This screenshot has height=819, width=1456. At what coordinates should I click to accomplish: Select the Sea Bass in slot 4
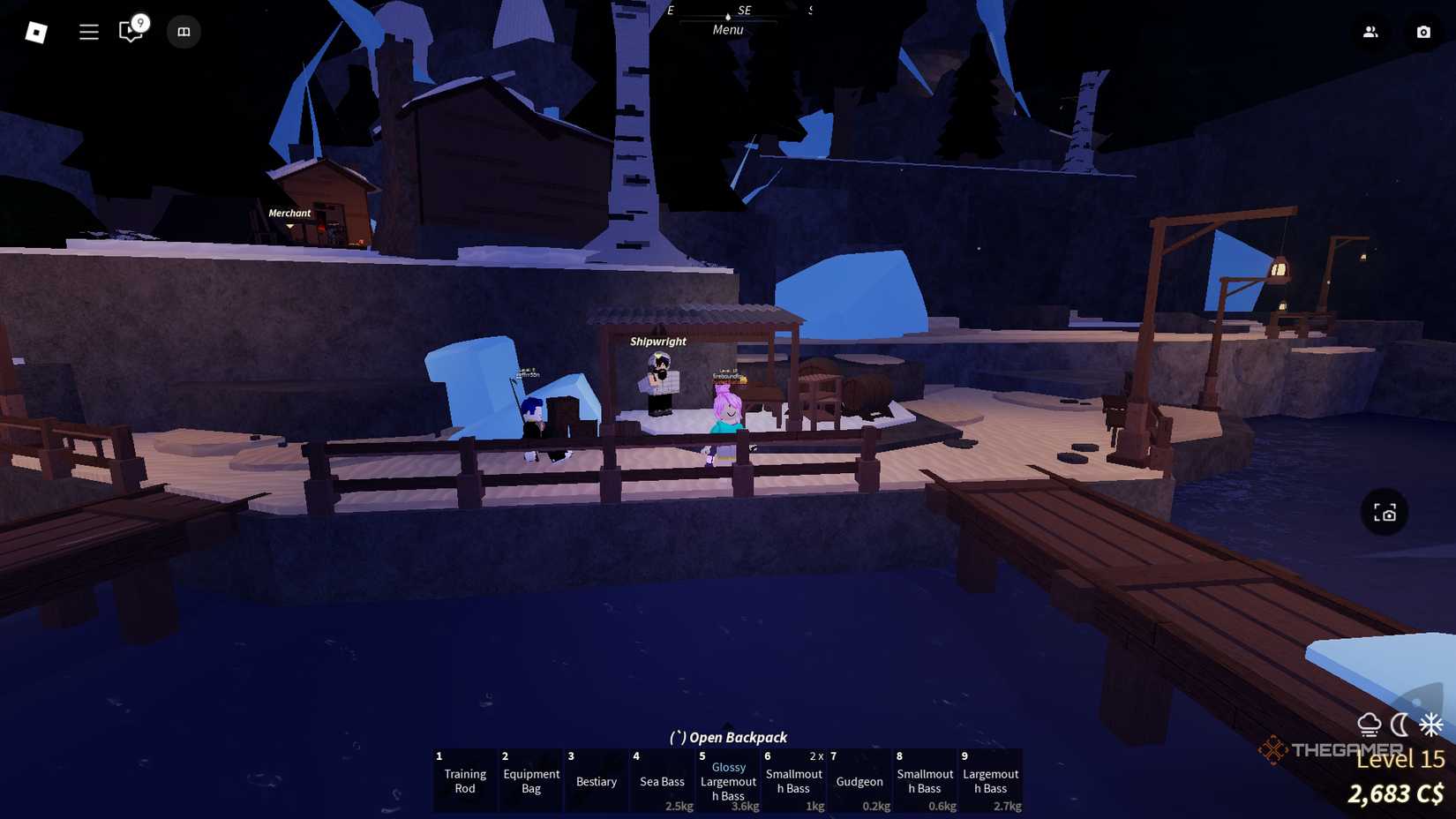click(662, 780)
